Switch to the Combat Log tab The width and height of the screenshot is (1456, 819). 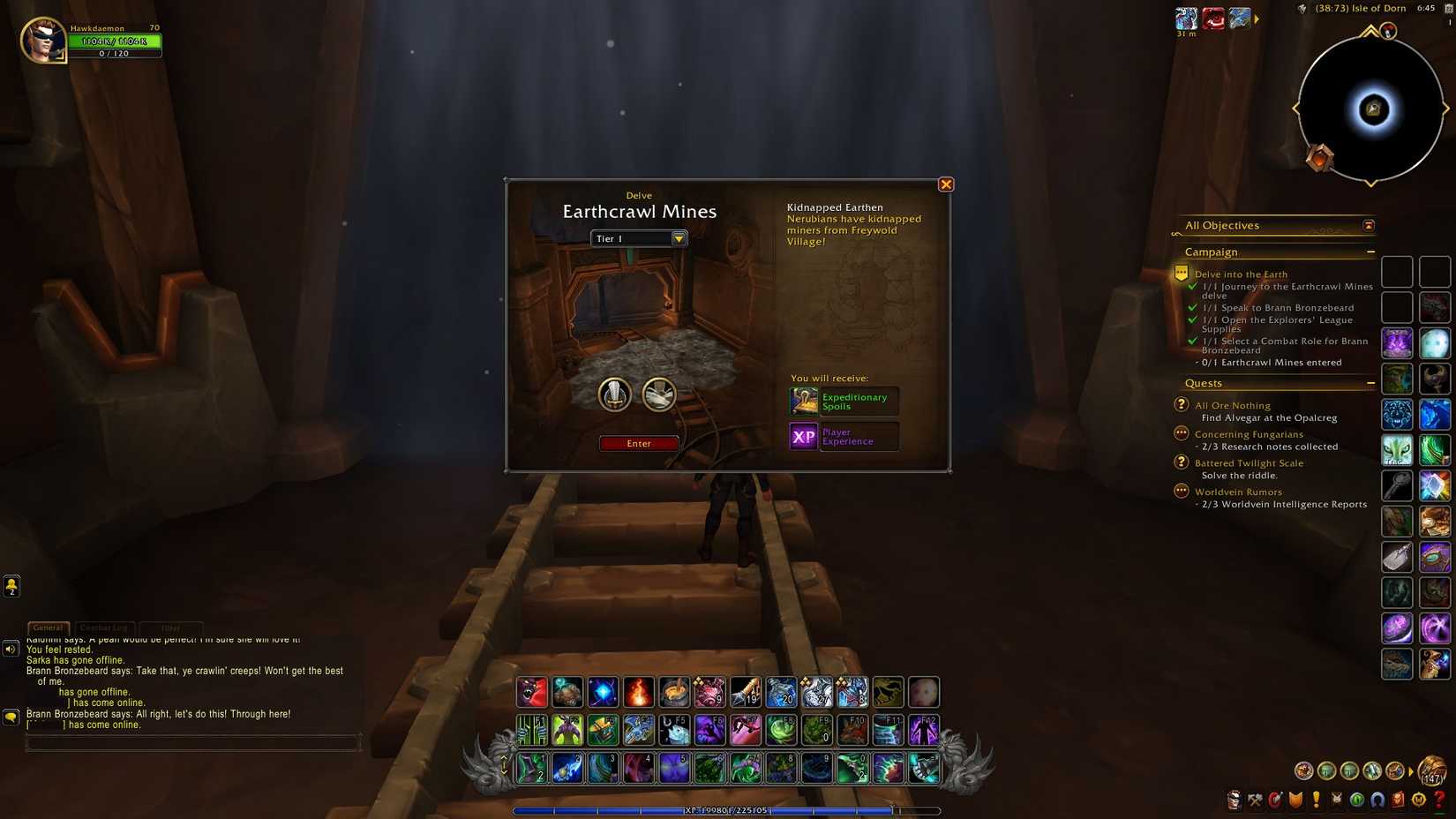click(104, 627)
